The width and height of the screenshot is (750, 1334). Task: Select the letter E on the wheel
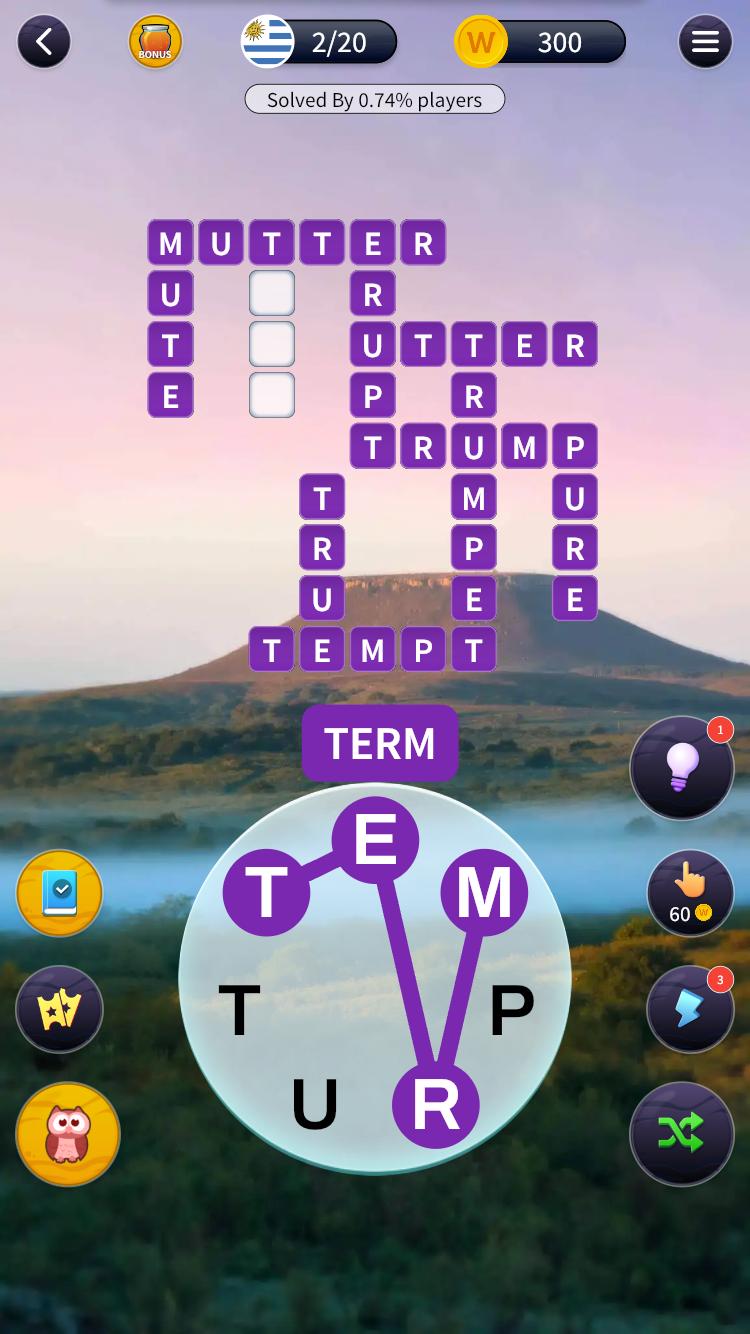click(375, 840)
